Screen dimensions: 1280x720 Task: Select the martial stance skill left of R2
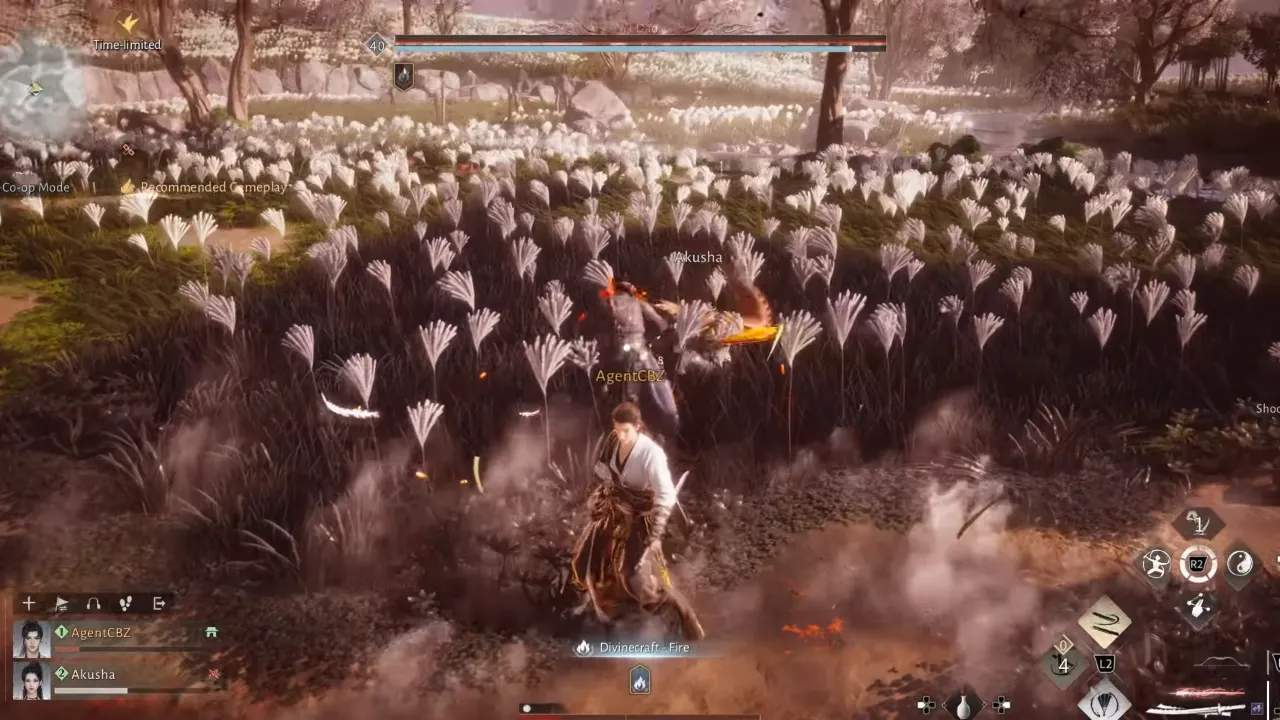(x=1156, y=566)
